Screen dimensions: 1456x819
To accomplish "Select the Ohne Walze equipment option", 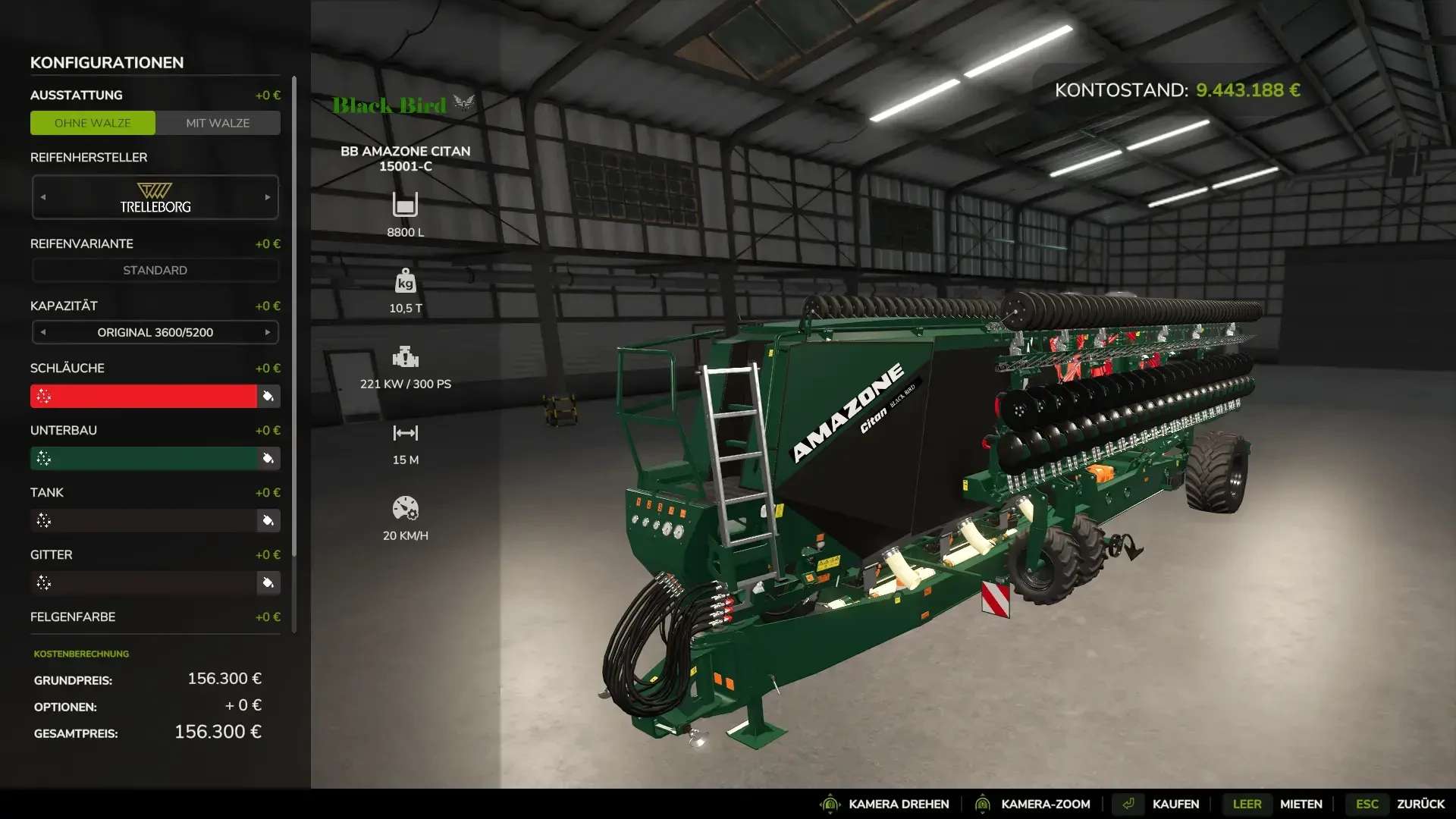I will pyautogui.click(x=93, y=123).
